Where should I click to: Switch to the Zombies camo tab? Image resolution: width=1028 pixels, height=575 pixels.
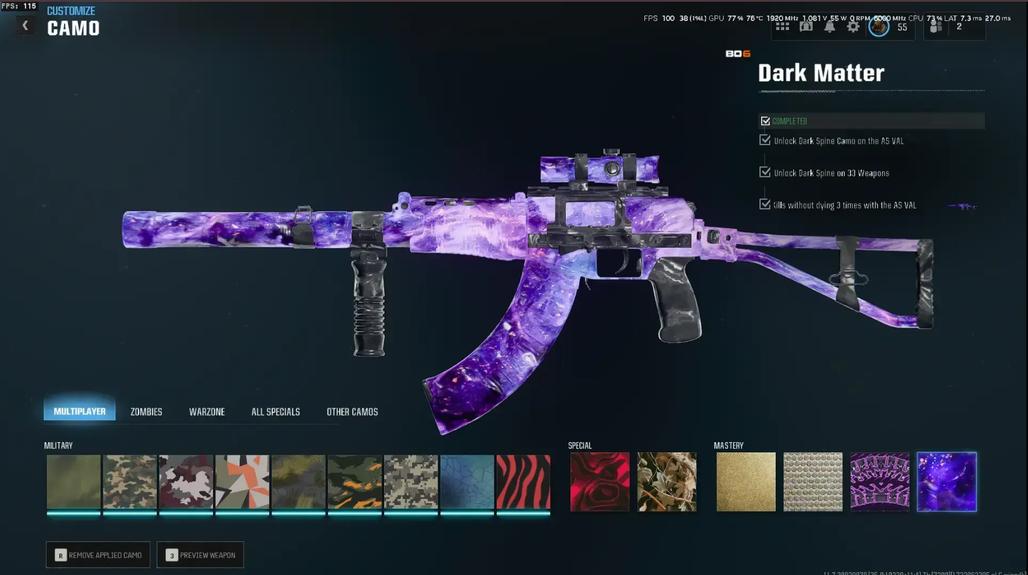[146, 412]
